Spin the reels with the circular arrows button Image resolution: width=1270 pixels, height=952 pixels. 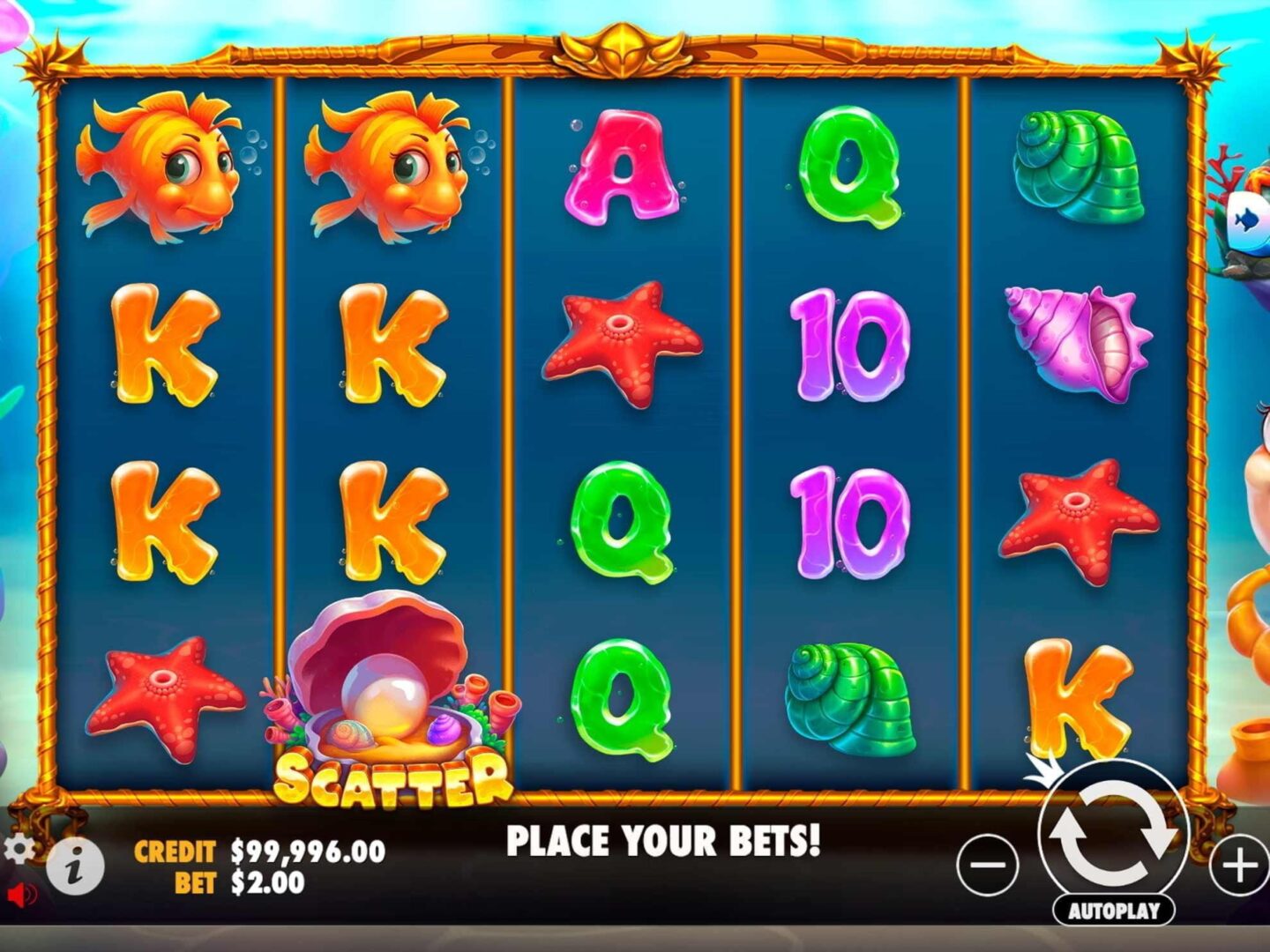[1113, 832]
